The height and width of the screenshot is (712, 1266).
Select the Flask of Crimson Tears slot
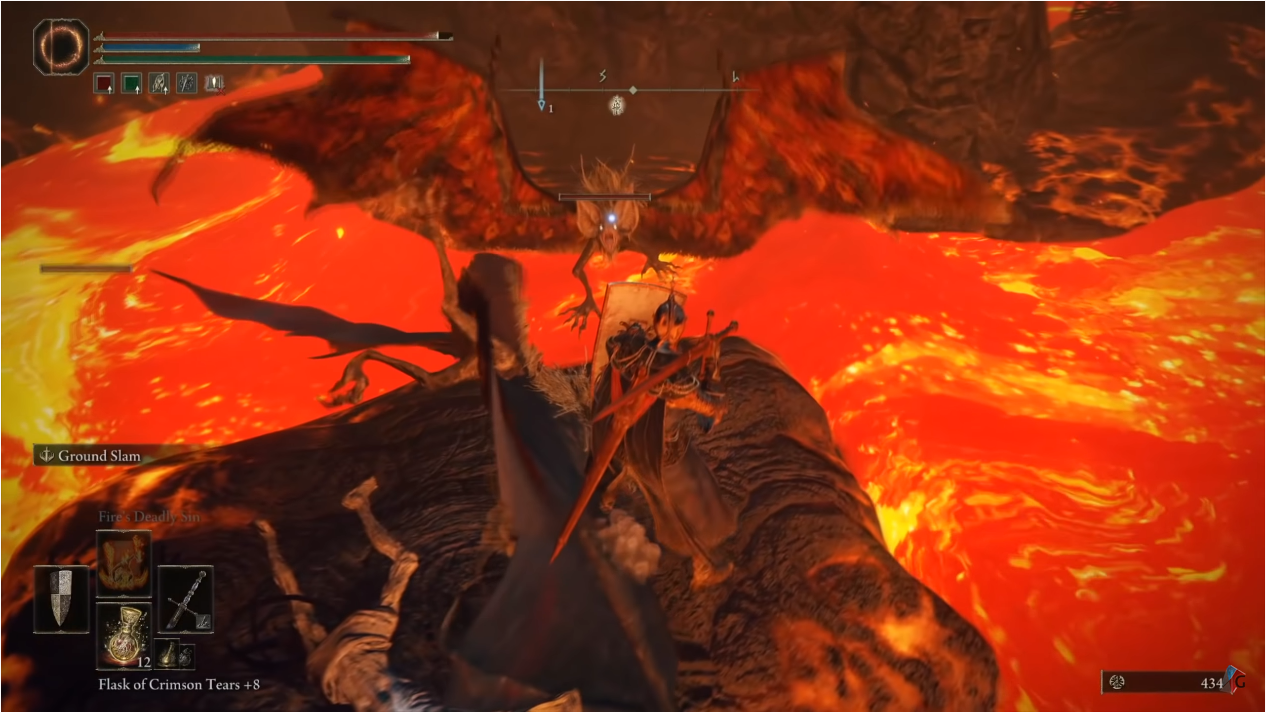124,635
